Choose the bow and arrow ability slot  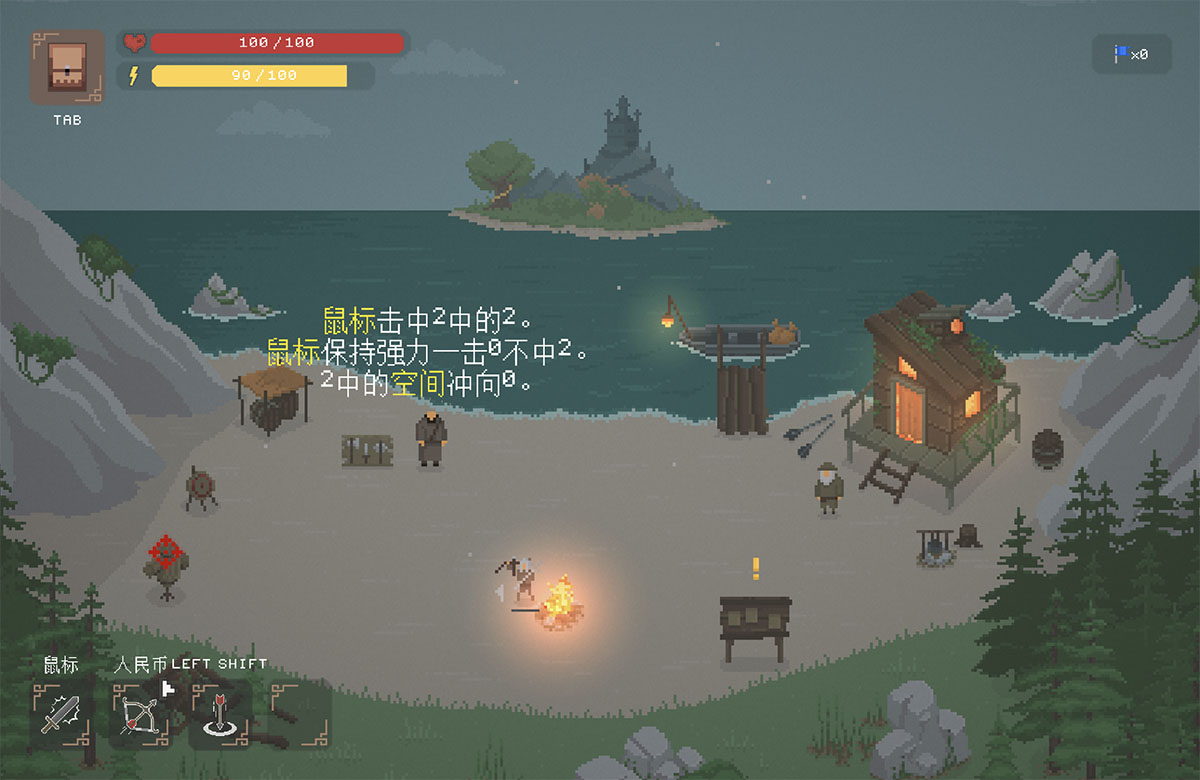click(x=140, y=714)
